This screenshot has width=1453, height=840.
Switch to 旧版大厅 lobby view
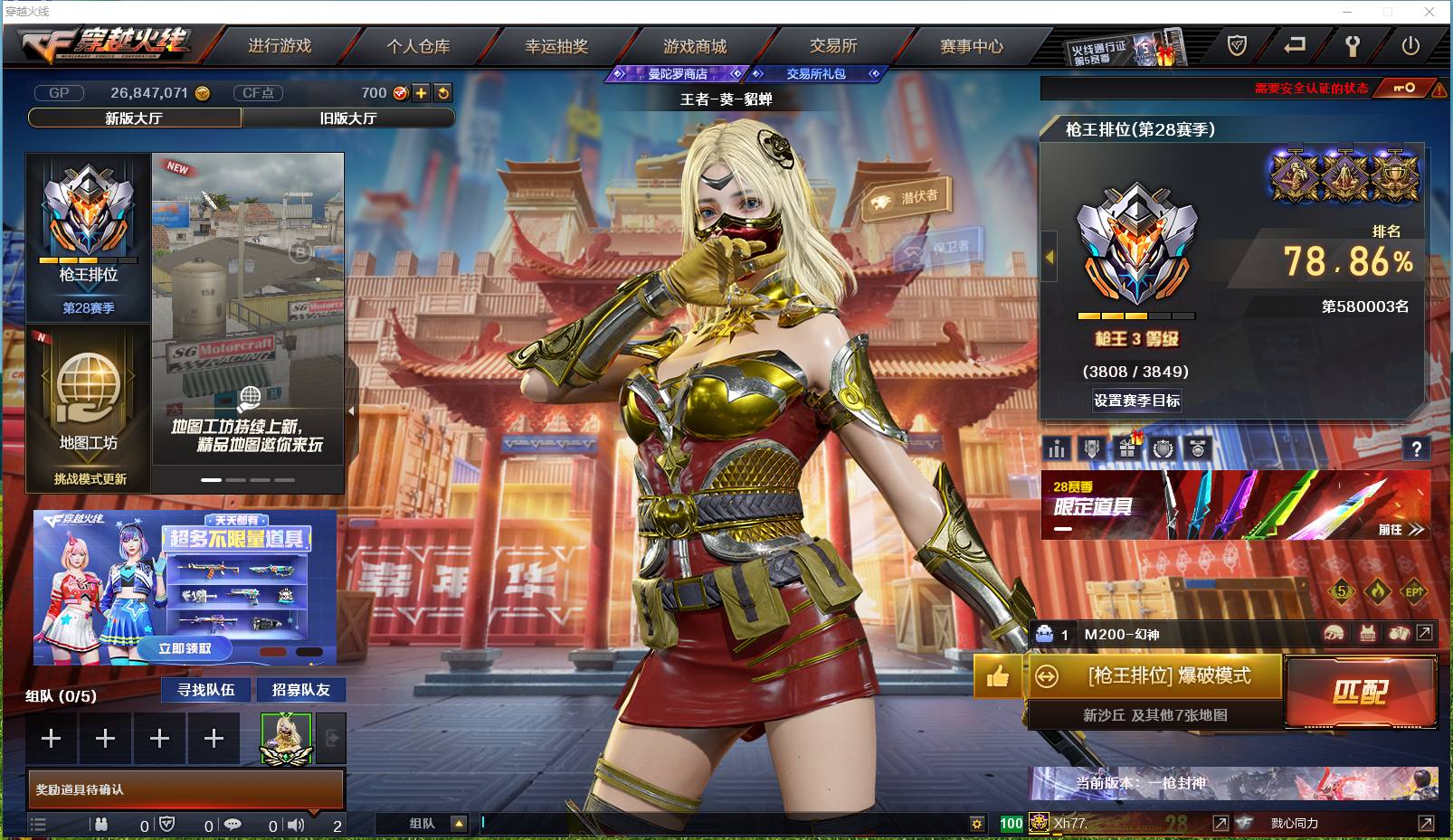point(349,118)
